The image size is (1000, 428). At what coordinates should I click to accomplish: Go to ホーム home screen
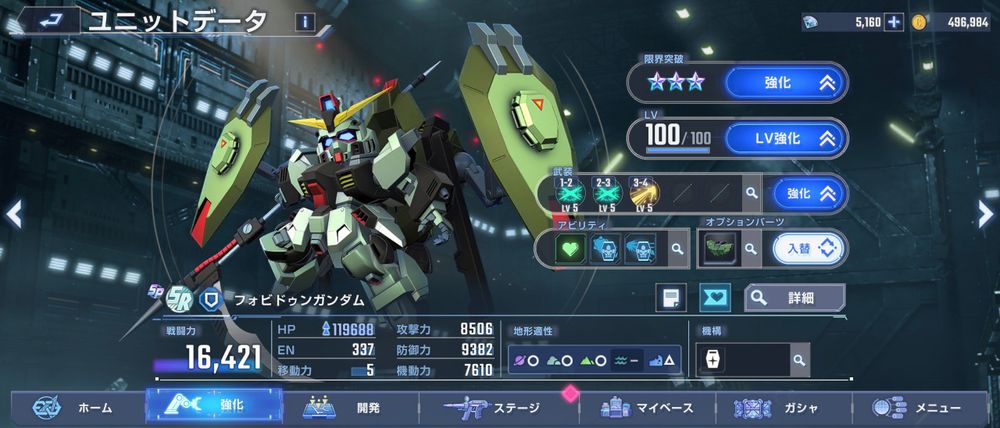(x=73, y=408)
